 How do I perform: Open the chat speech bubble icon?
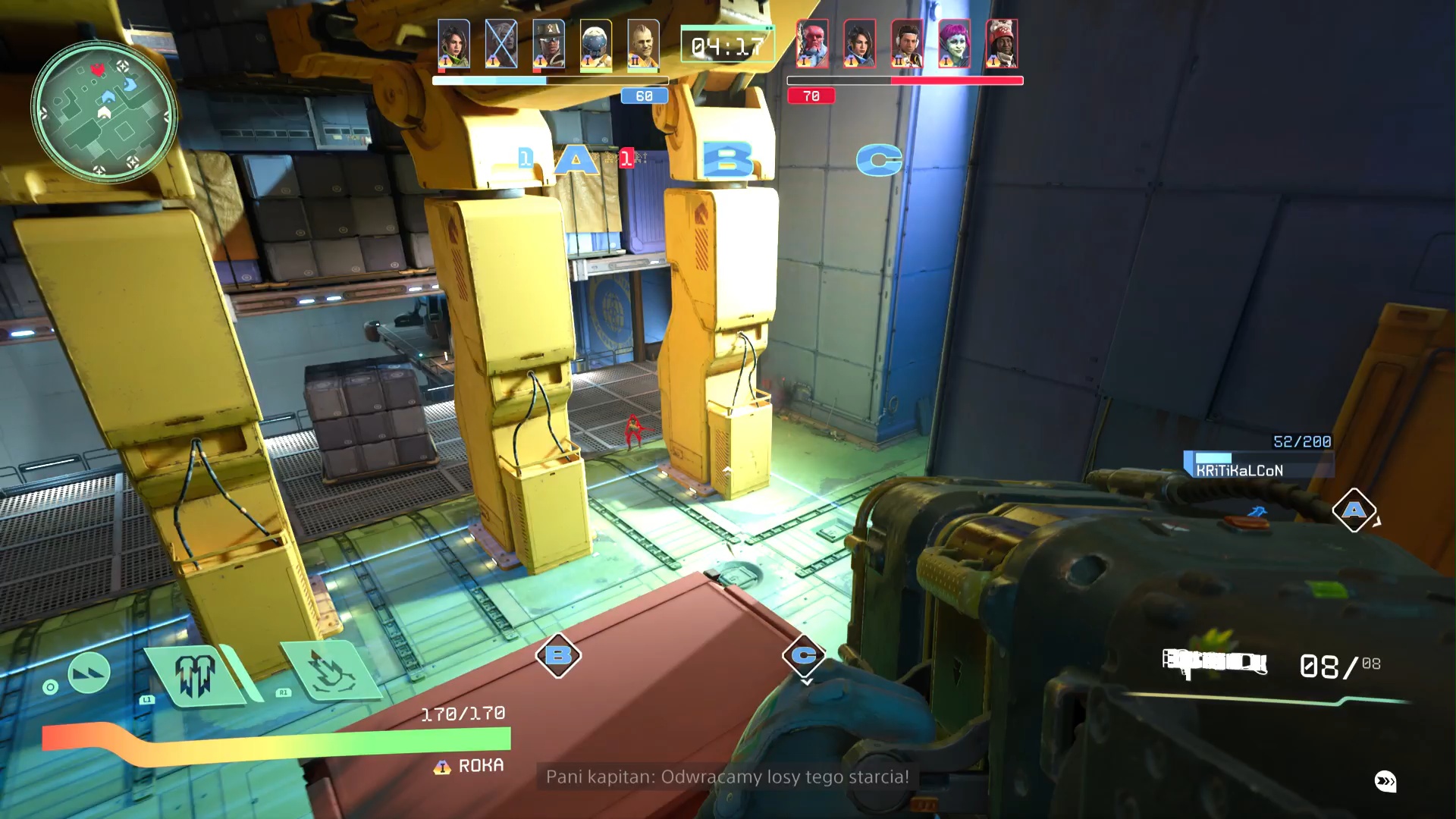point(1385,781)
